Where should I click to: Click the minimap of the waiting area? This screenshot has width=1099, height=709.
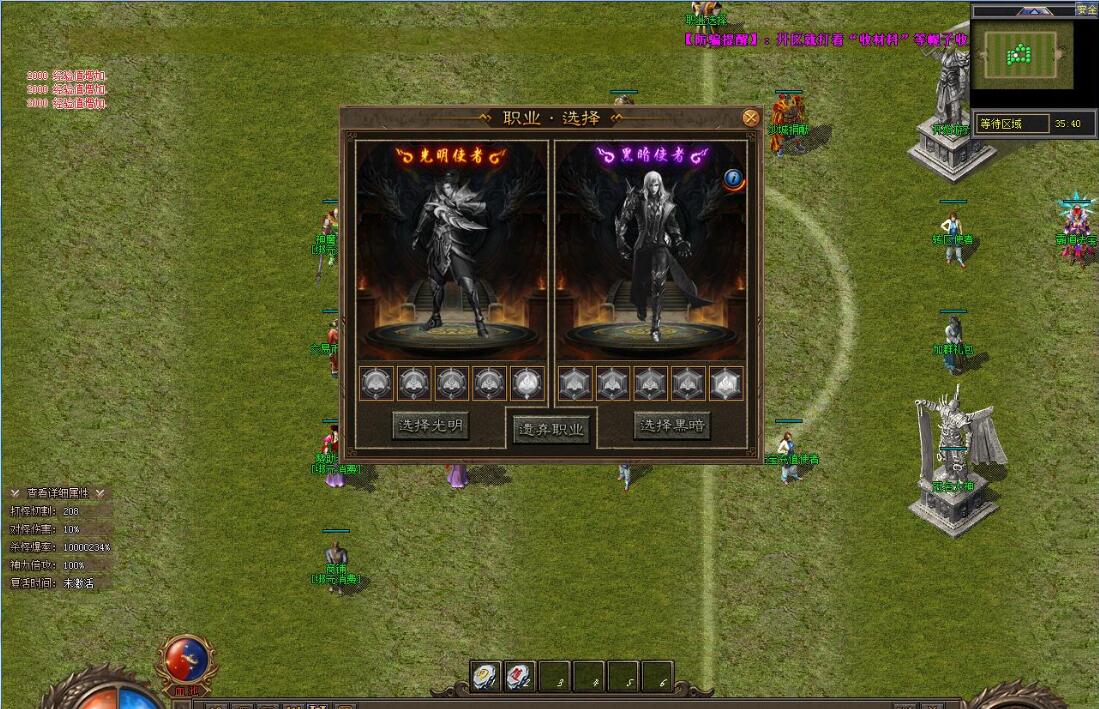tap(1023, 55)
